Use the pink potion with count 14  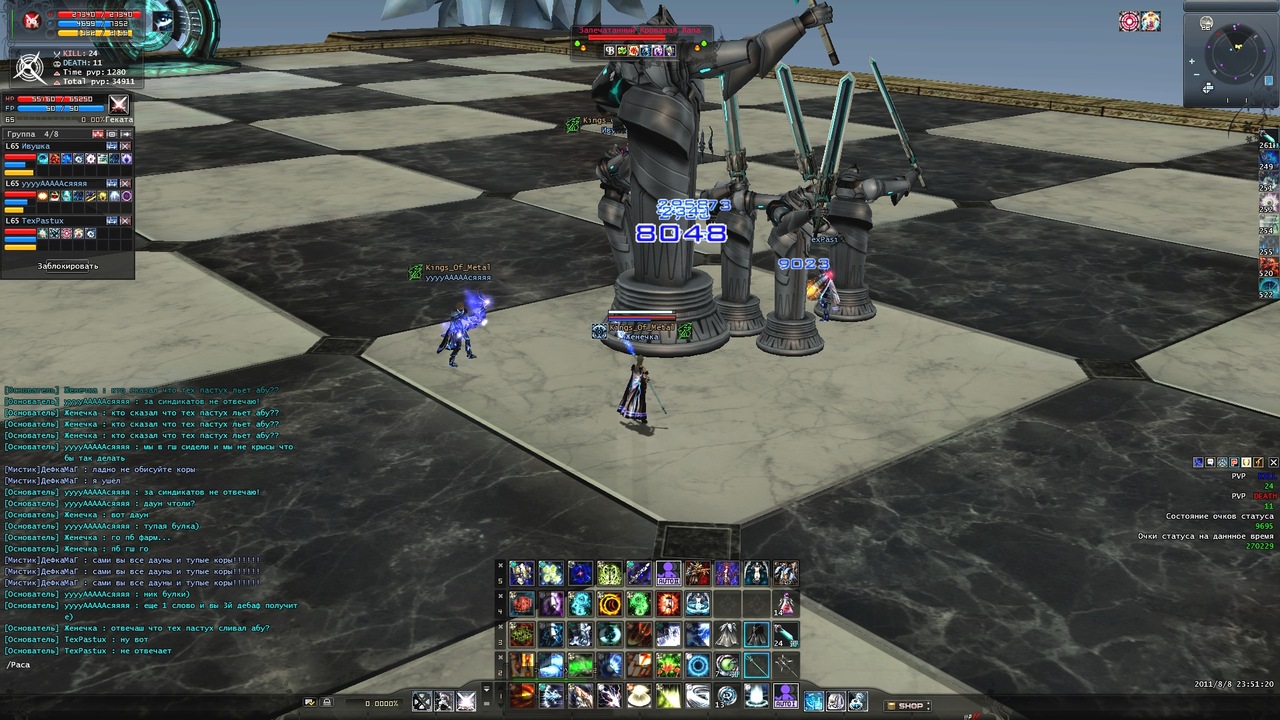click(786, 604)
